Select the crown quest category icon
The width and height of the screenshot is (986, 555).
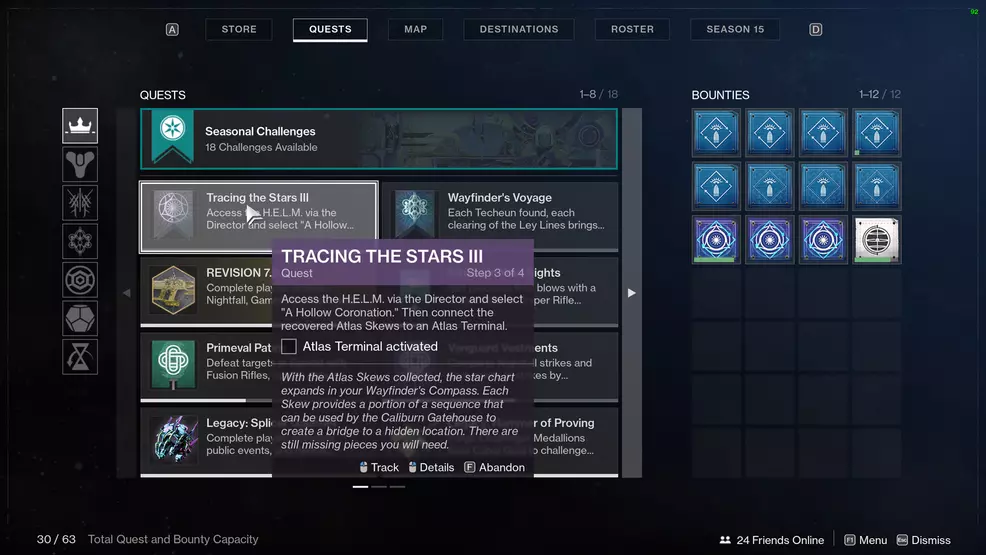click(x=80, y=126)
